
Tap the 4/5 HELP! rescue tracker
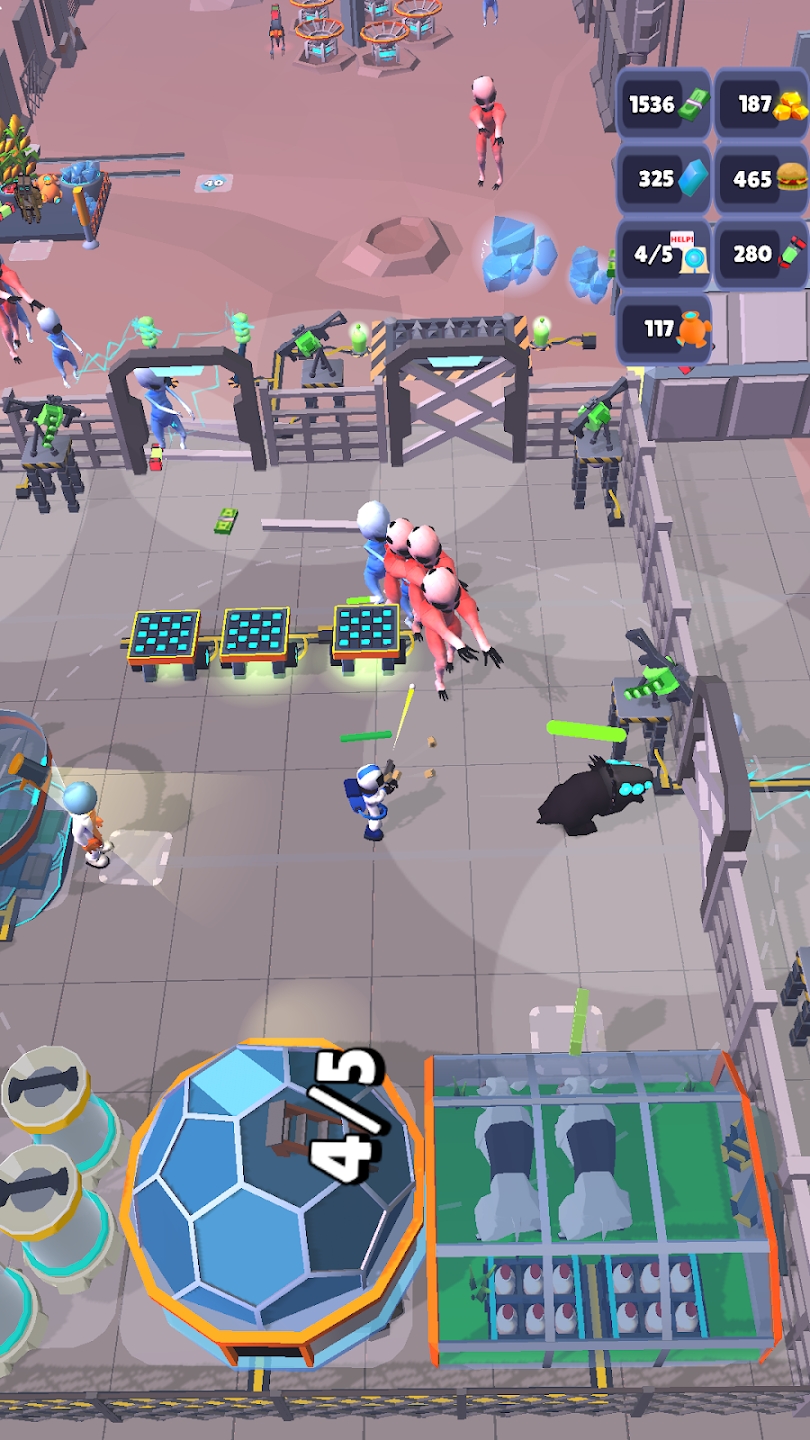(663, 254)
